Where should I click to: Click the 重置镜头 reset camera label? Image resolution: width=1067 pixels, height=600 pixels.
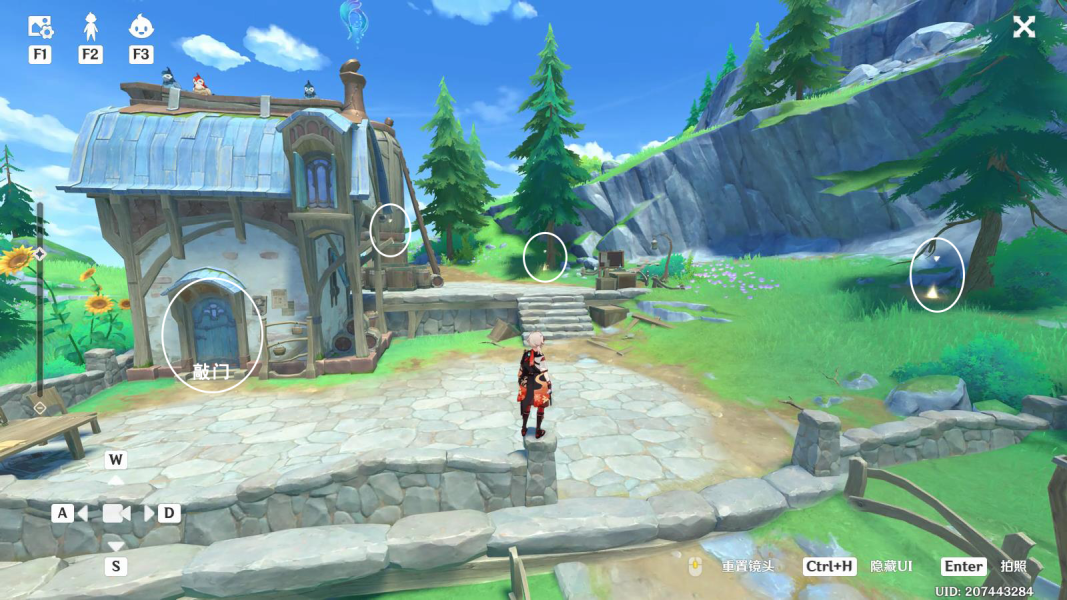748,566
